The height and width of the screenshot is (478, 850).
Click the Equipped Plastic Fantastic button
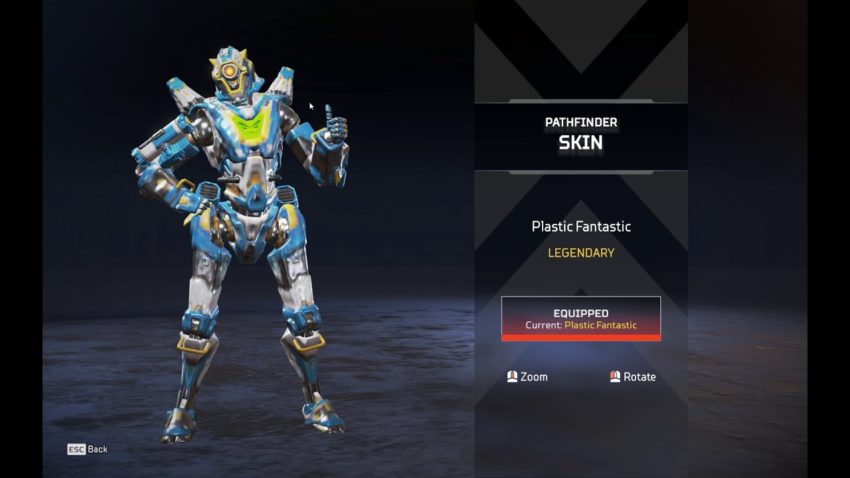pyautogui.click(x=580, y=319)
